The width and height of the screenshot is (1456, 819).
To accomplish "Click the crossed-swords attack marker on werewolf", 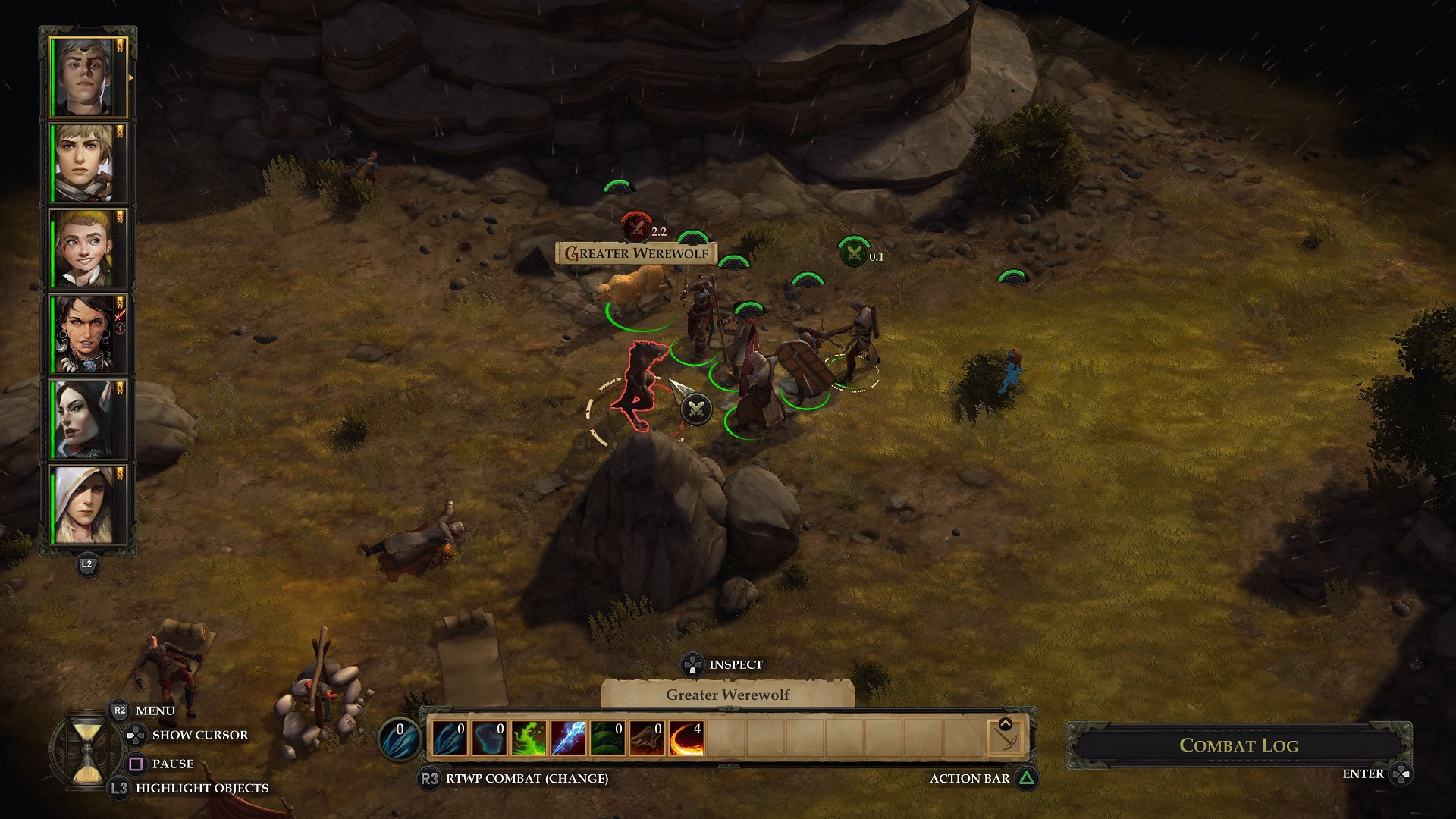I will click(695, 409).
